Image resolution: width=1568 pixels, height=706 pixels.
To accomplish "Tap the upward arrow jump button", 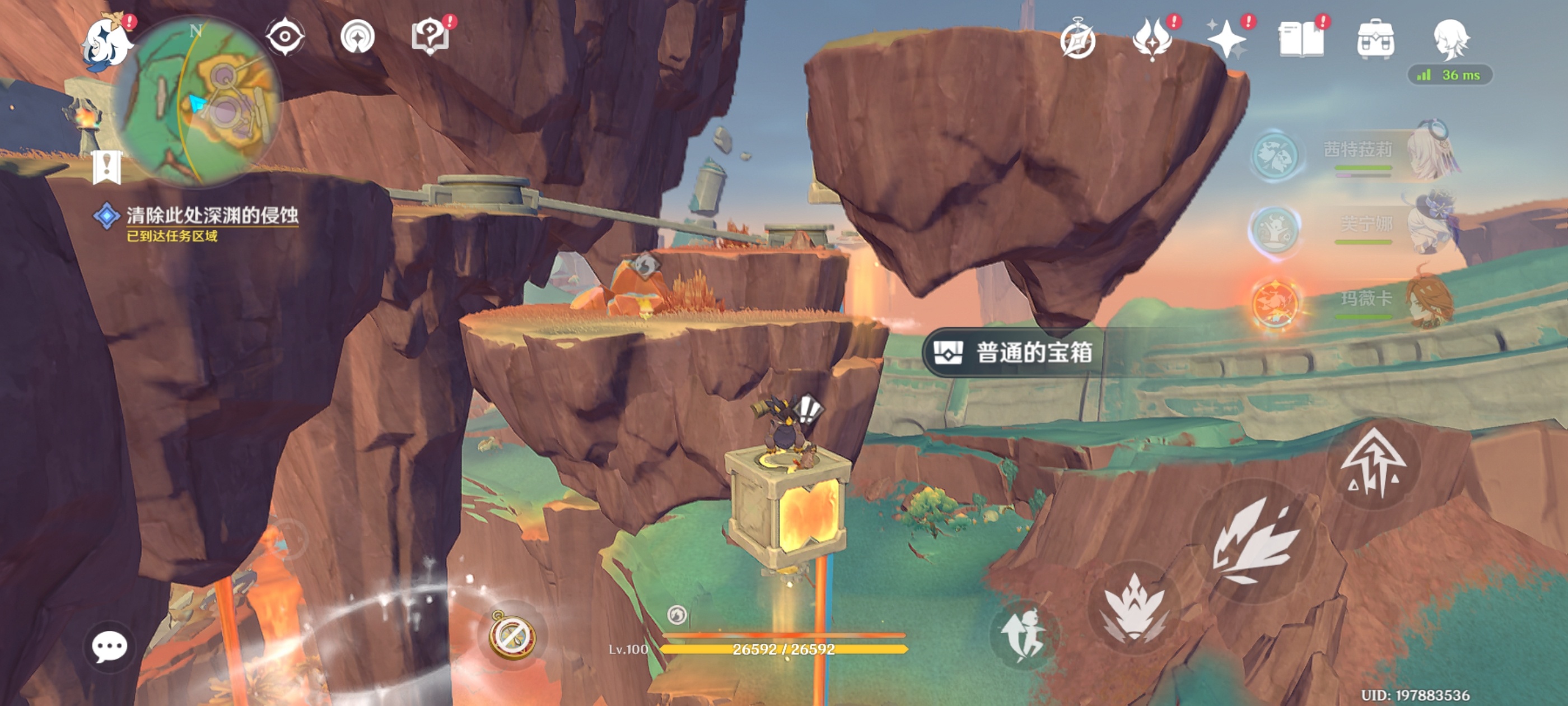I will 1373,464.
